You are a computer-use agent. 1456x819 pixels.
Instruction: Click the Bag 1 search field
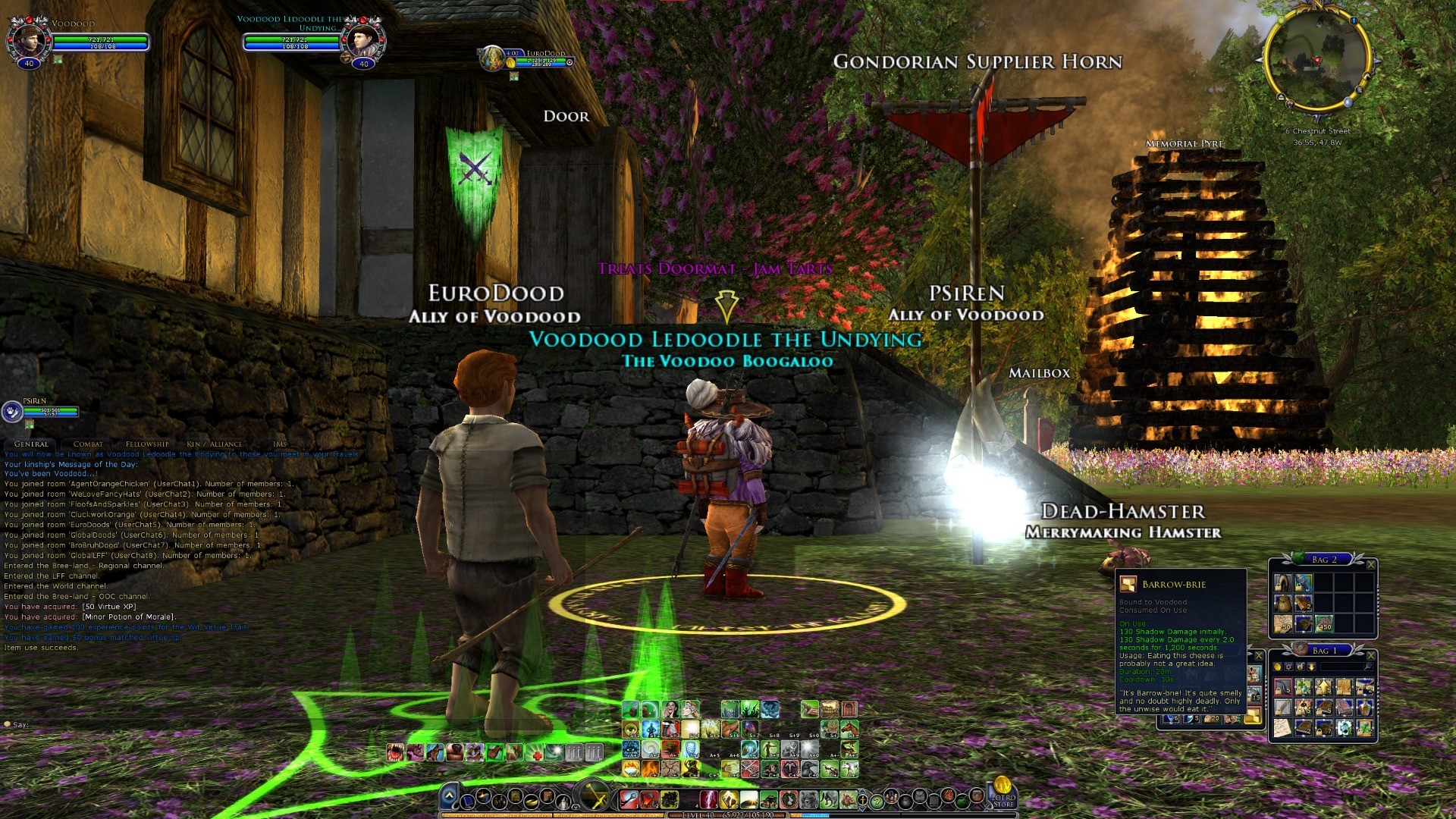click(1342, 667)
